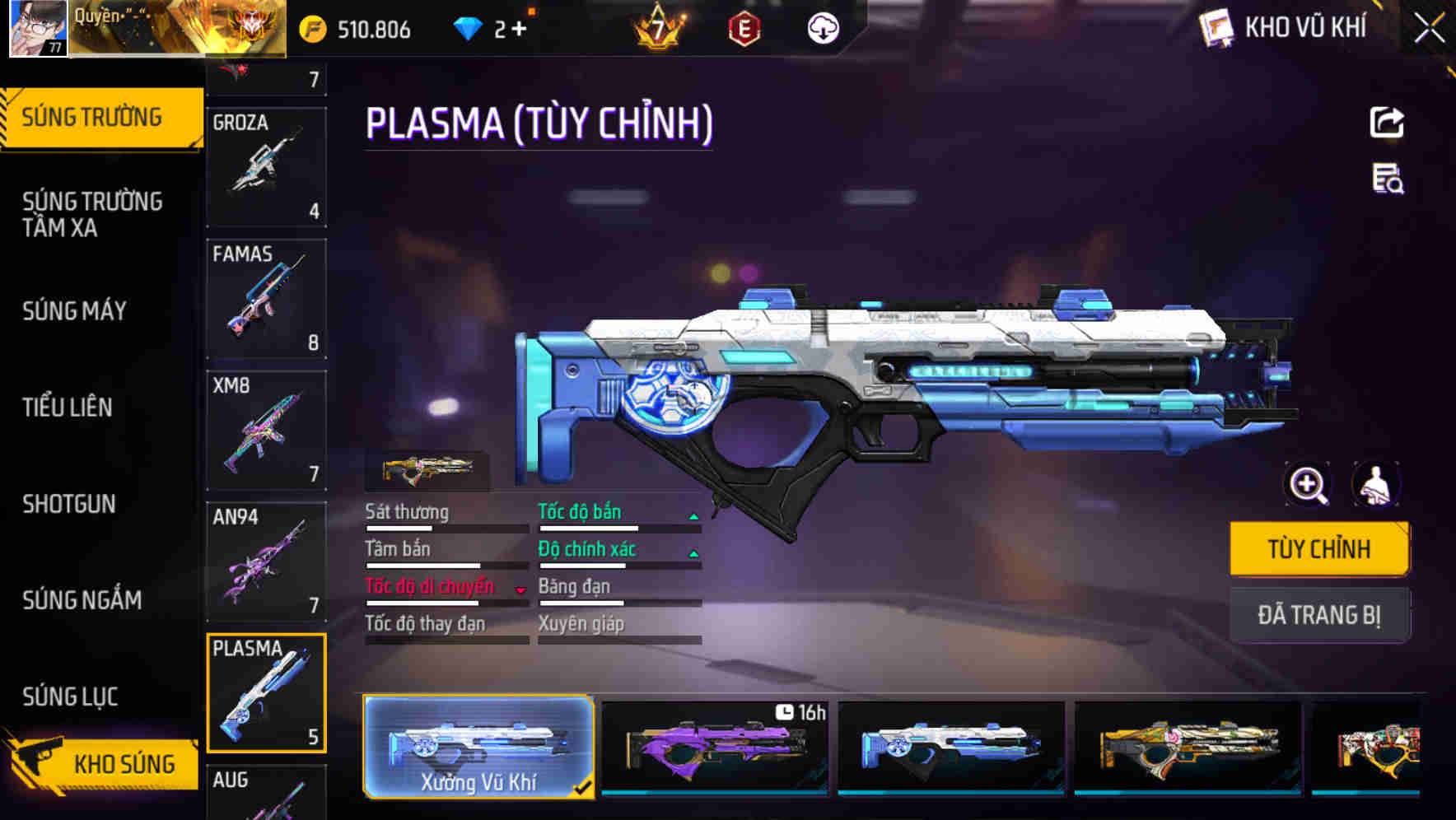Zoom in with the magnifier icon

[1308, 485]
